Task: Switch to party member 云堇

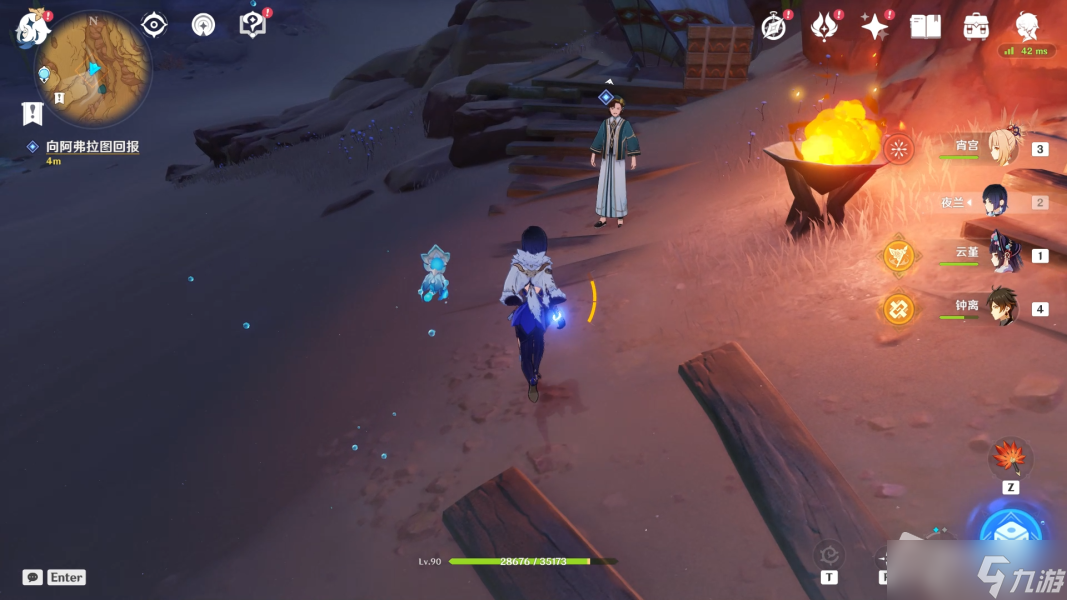Action: (x=1002, y=254)
